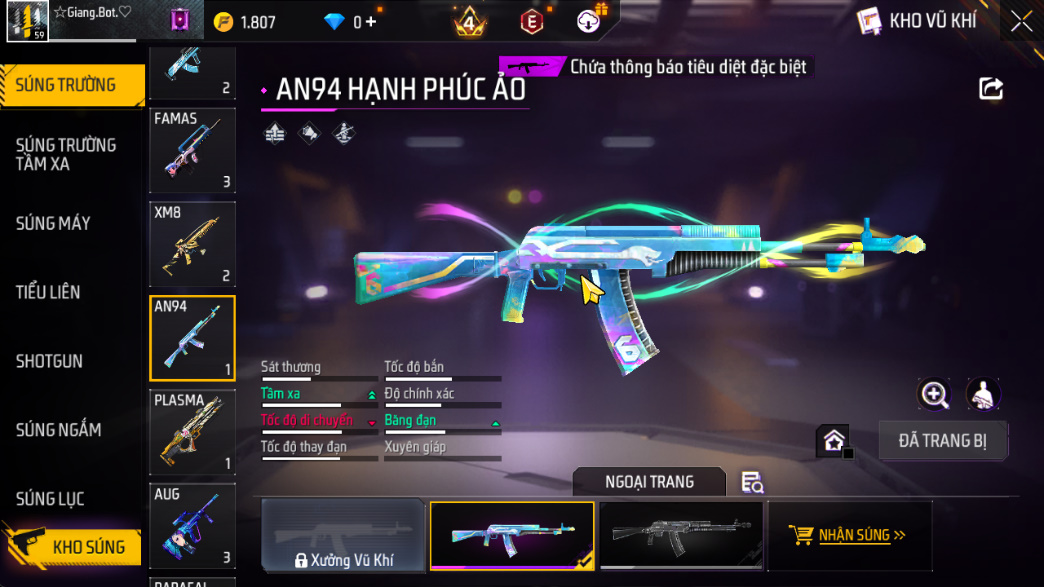
Task: Close the weapon vault screen
Action: (x=1021, y=21)
